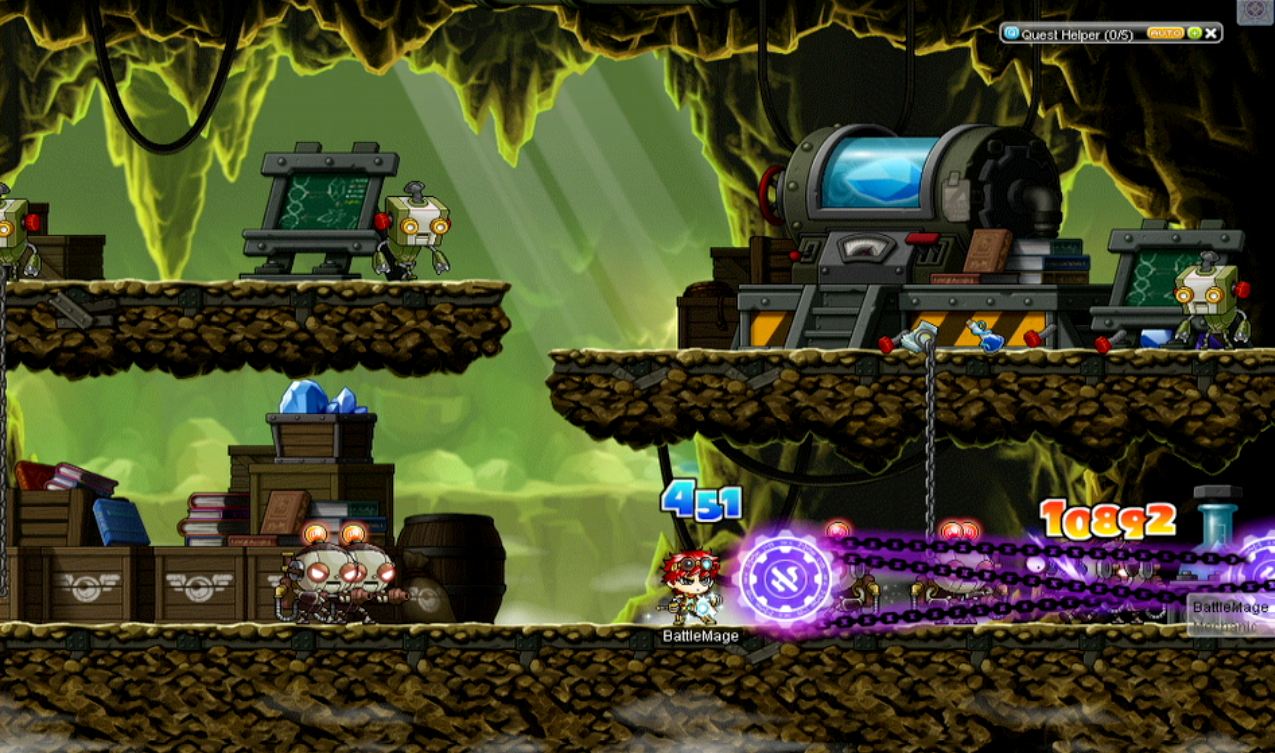Toggle the Quest Helper AUTO button
The height and width of the screenshot is (753, 1275).
pyautogui.click(x=1166, y=34)
